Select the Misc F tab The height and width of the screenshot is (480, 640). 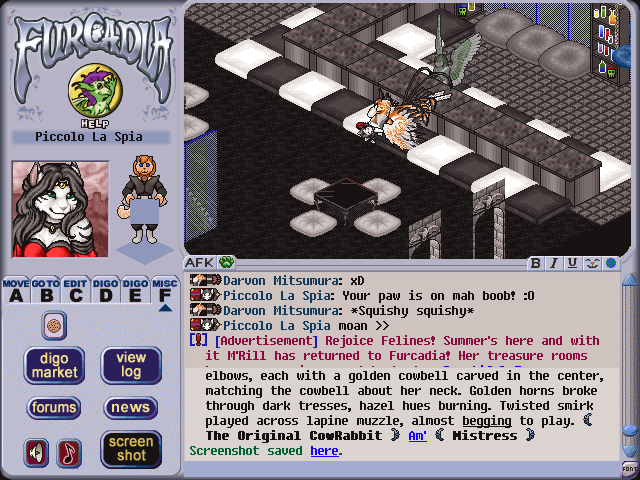[165, 289]
